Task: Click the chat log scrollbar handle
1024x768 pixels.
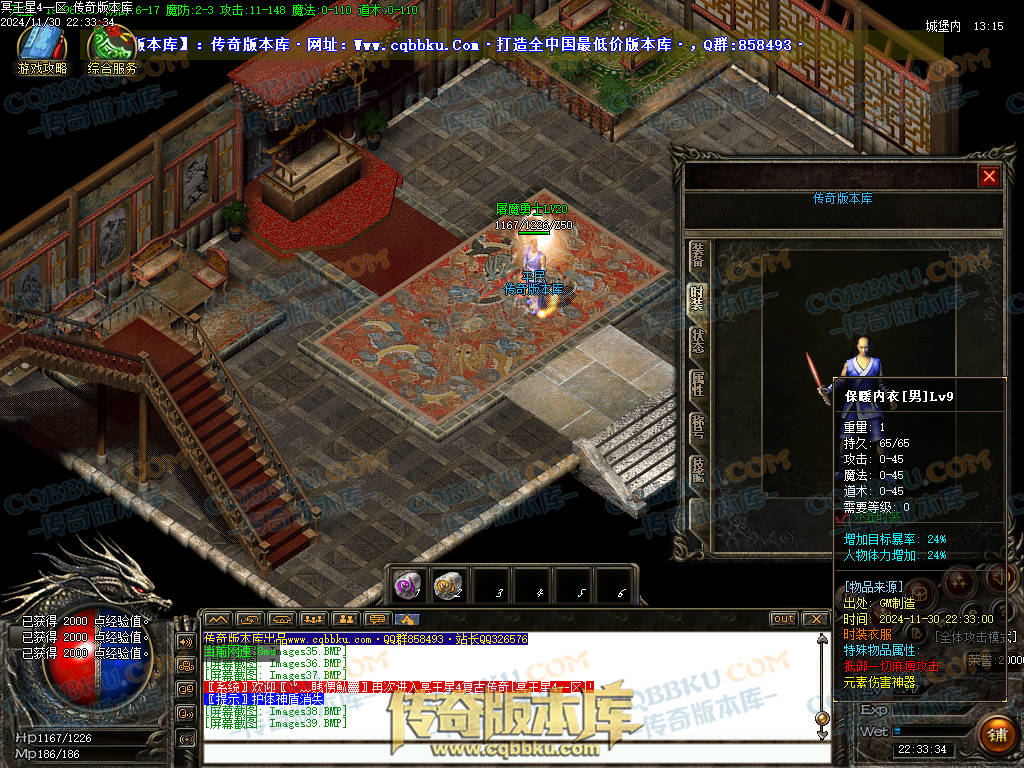Action: pos(822,718)
